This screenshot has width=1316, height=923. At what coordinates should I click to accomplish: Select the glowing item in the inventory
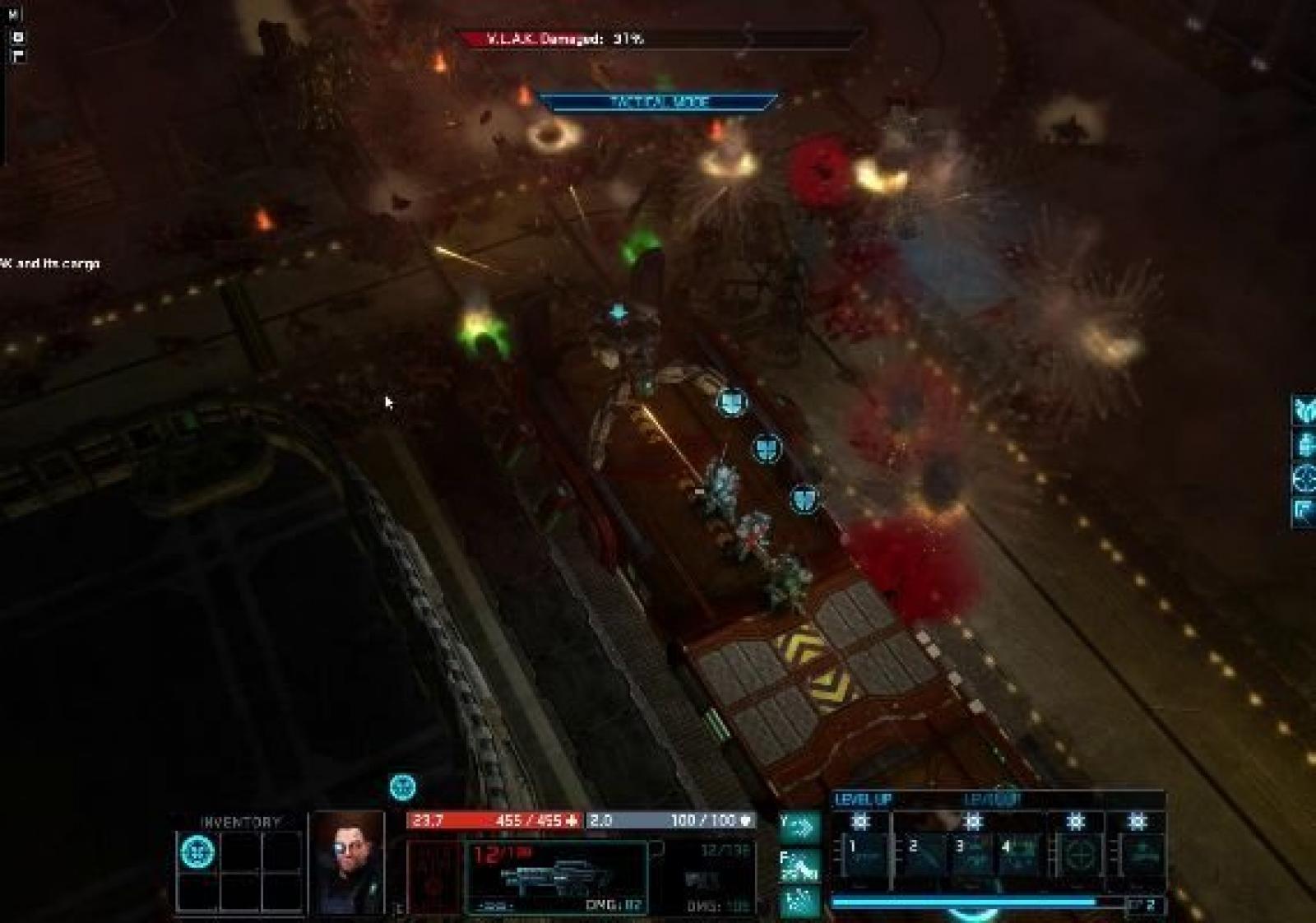pos(197,851)
